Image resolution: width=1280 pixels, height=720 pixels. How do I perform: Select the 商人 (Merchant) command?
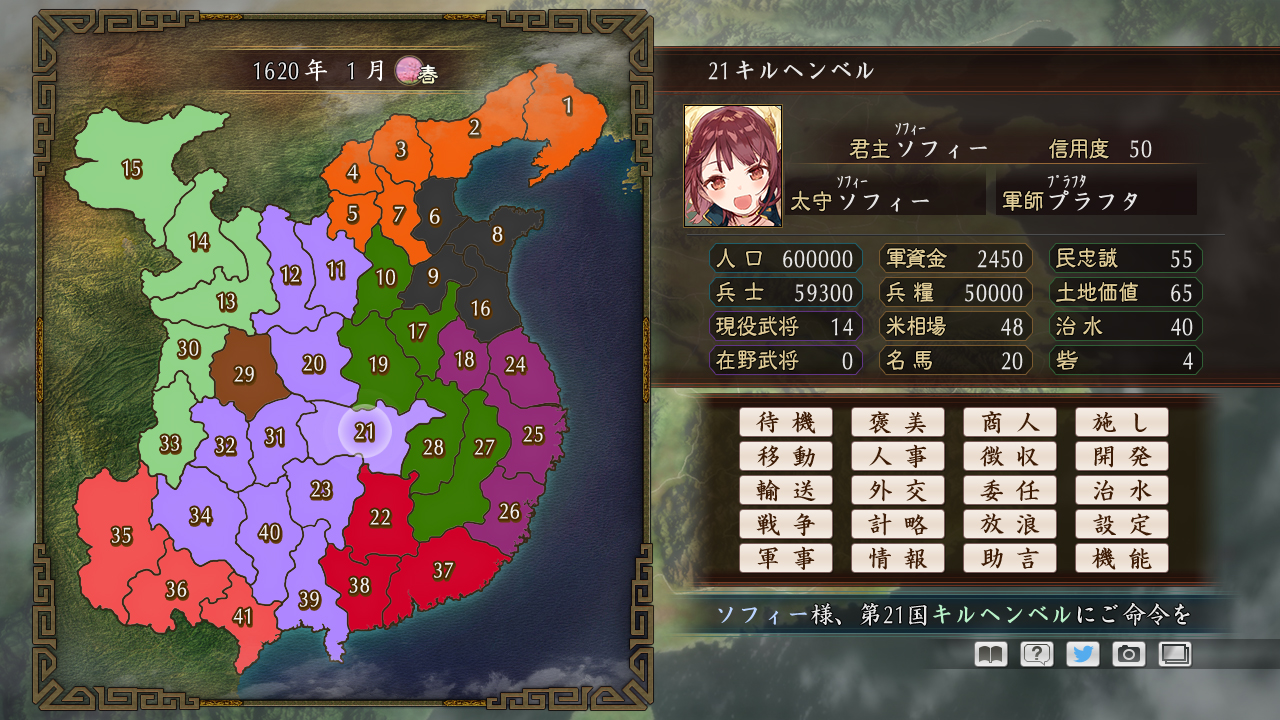click(1010, 422)
